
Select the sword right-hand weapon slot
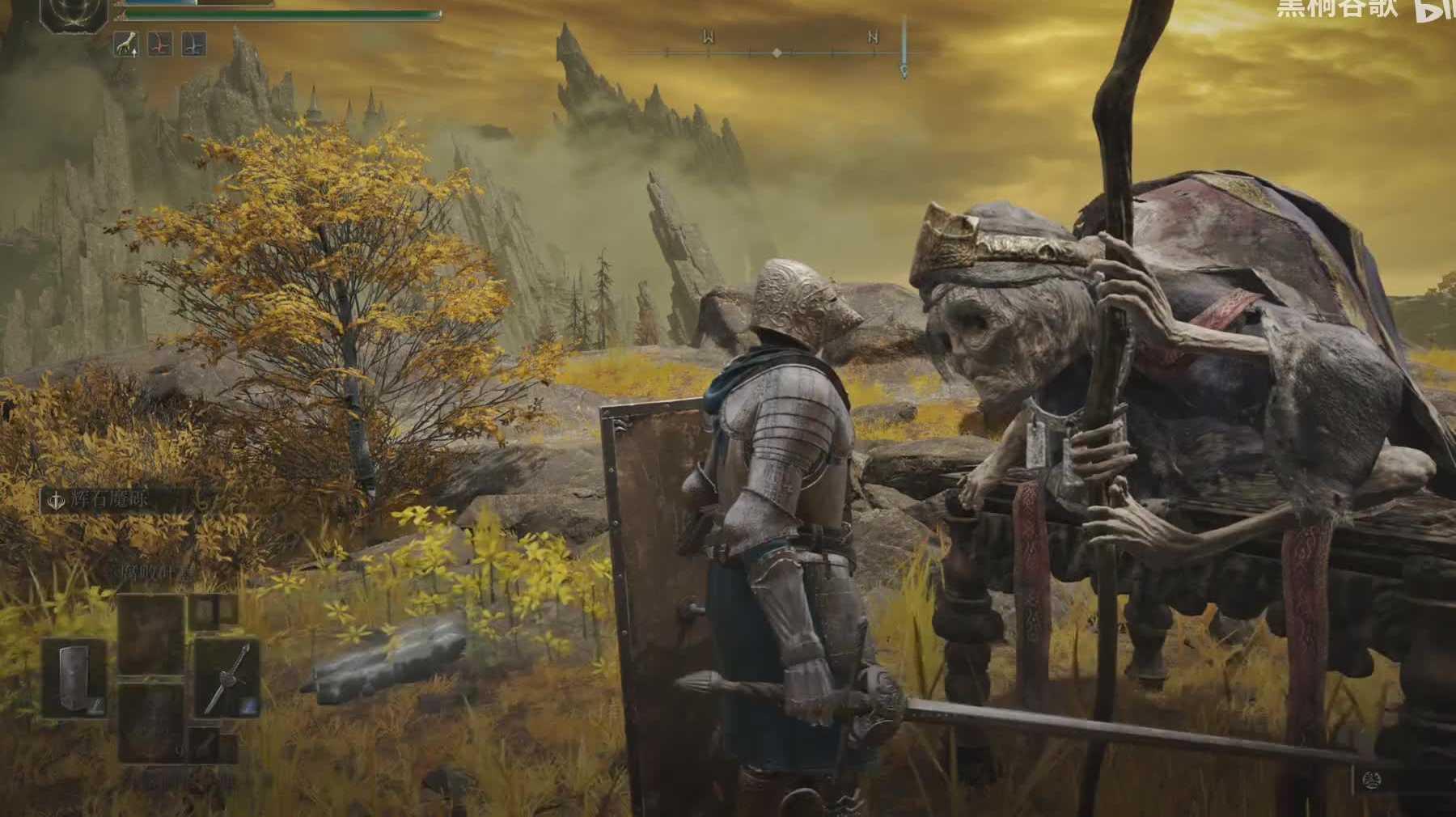pos(226,678)
